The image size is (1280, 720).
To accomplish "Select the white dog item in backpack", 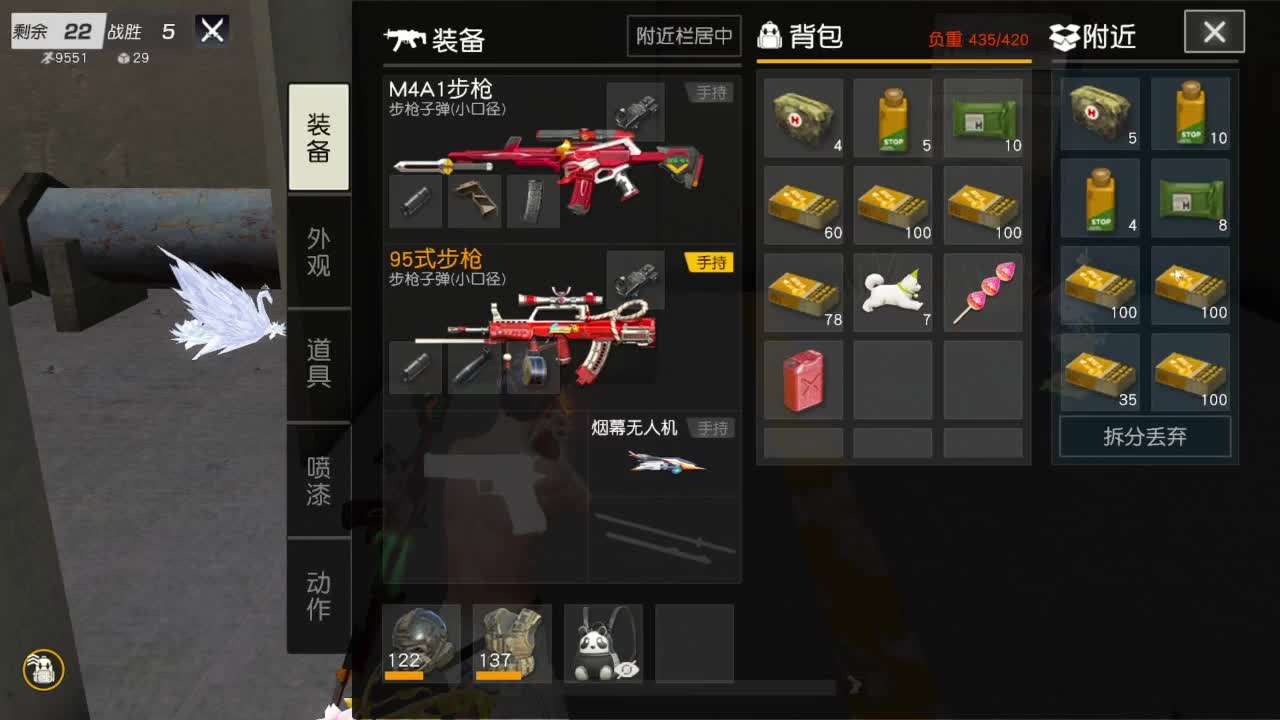I will tap(893, 292).
